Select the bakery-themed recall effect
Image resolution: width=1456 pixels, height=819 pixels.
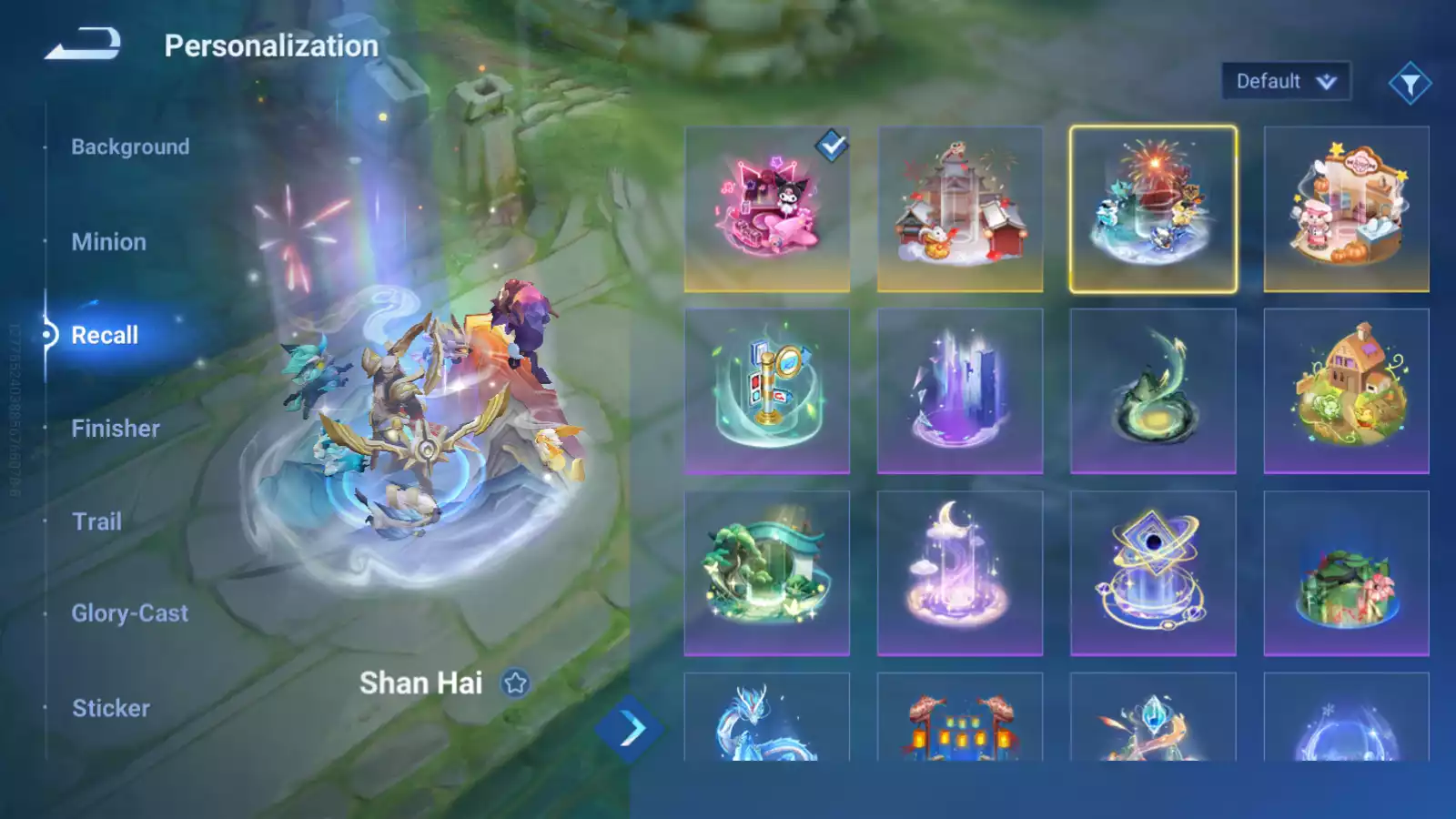click(1346, 207)
